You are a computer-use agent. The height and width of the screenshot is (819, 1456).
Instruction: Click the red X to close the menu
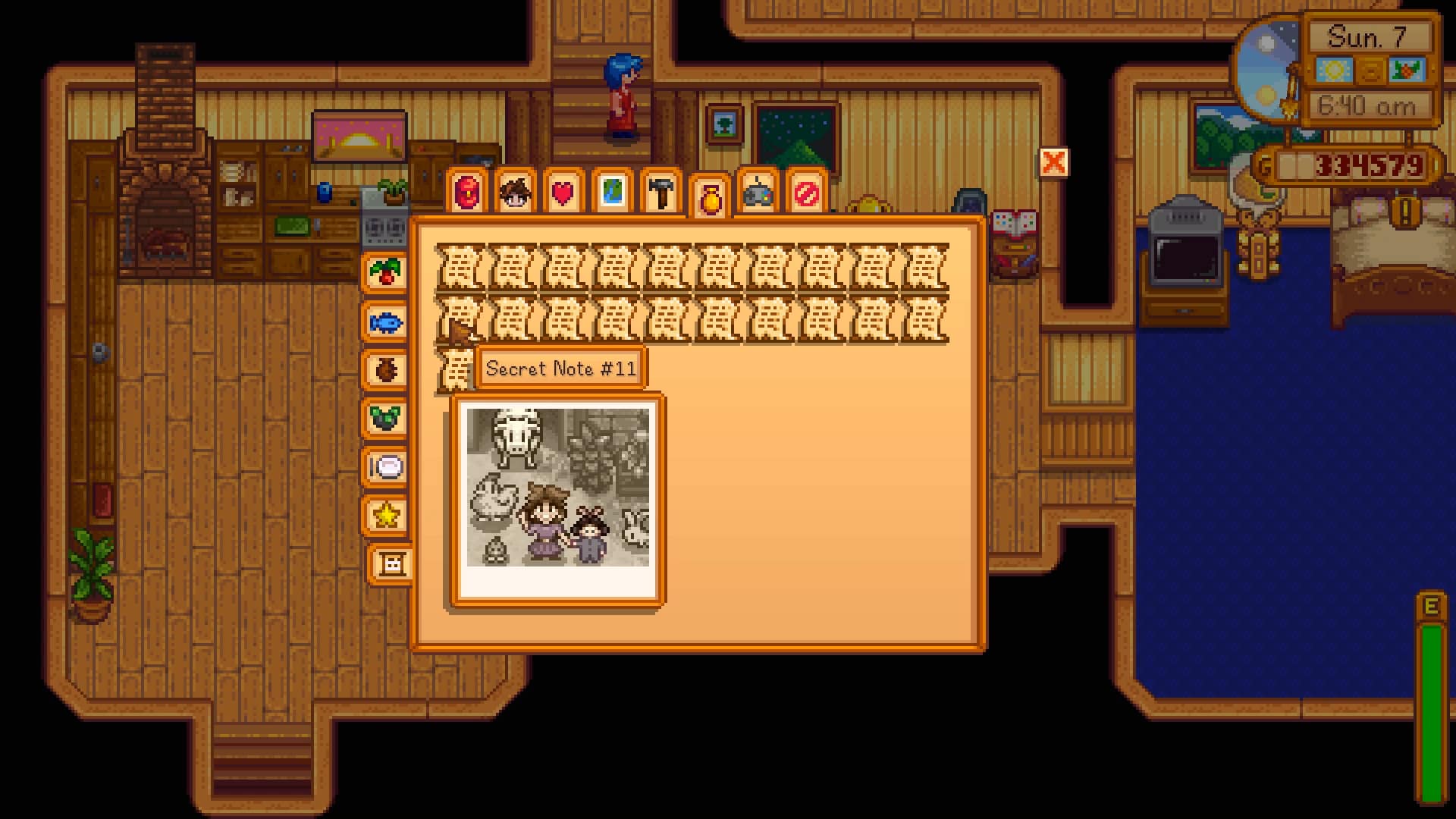coord(1054,162)
